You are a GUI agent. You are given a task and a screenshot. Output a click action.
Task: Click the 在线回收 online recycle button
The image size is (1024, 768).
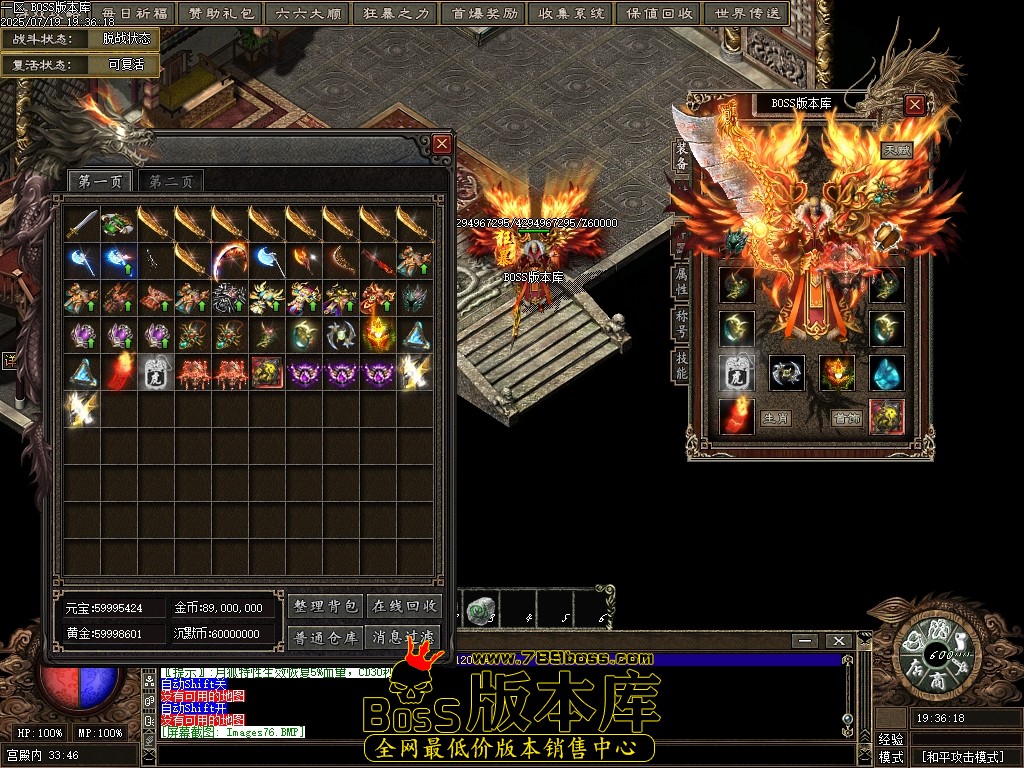coord(404,606)
